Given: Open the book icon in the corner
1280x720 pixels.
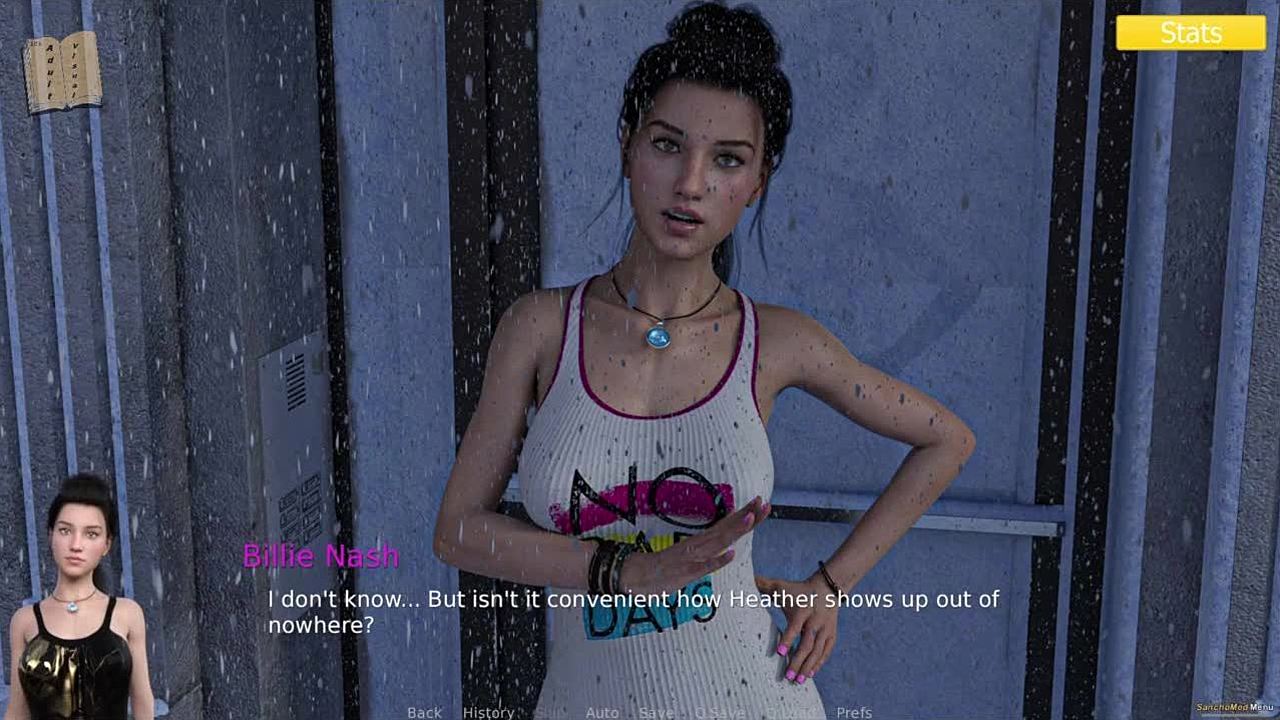Looking at the screenshot, I should (x=62, y=72).
